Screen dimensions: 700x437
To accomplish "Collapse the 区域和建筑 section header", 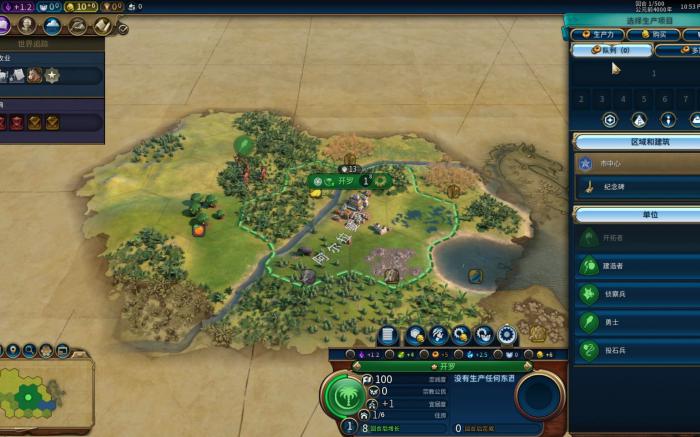I will click(x=636, y=142).
